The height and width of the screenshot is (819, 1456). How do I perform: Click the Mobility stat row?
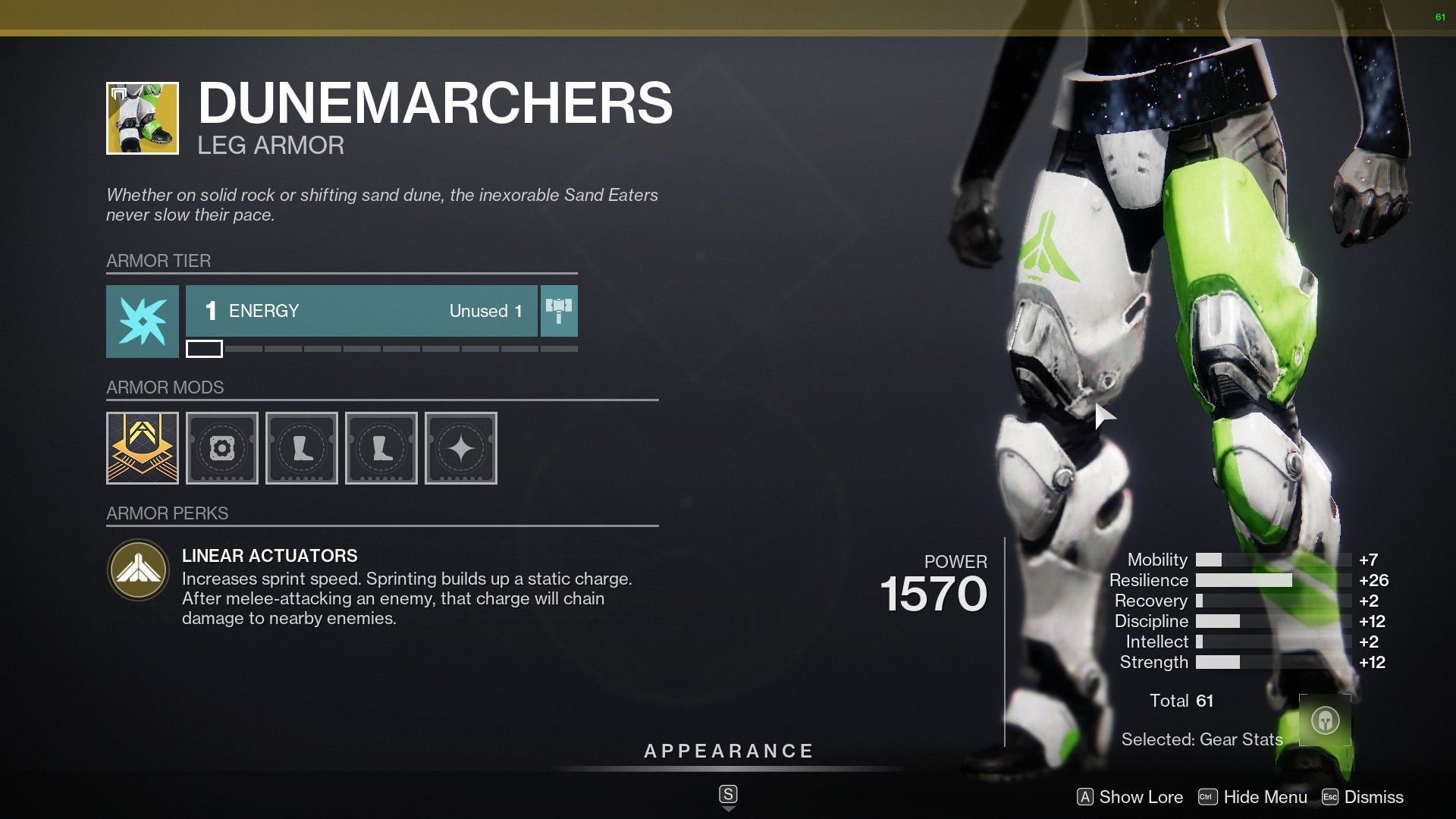pyautogui.click(x=1183, y=560)
